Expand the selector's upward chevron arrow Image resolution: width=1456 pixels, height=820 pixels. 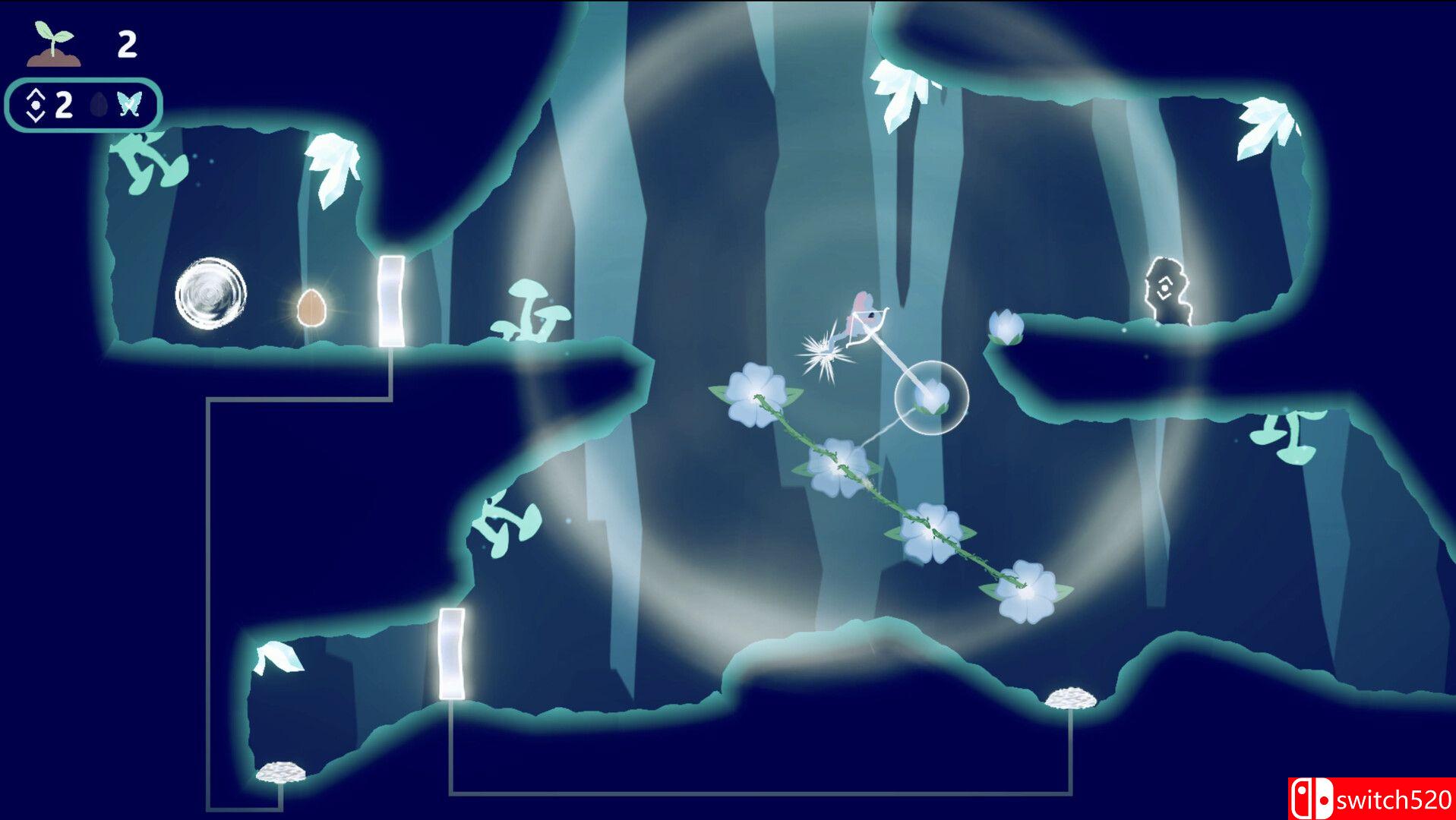click(34, 93)
